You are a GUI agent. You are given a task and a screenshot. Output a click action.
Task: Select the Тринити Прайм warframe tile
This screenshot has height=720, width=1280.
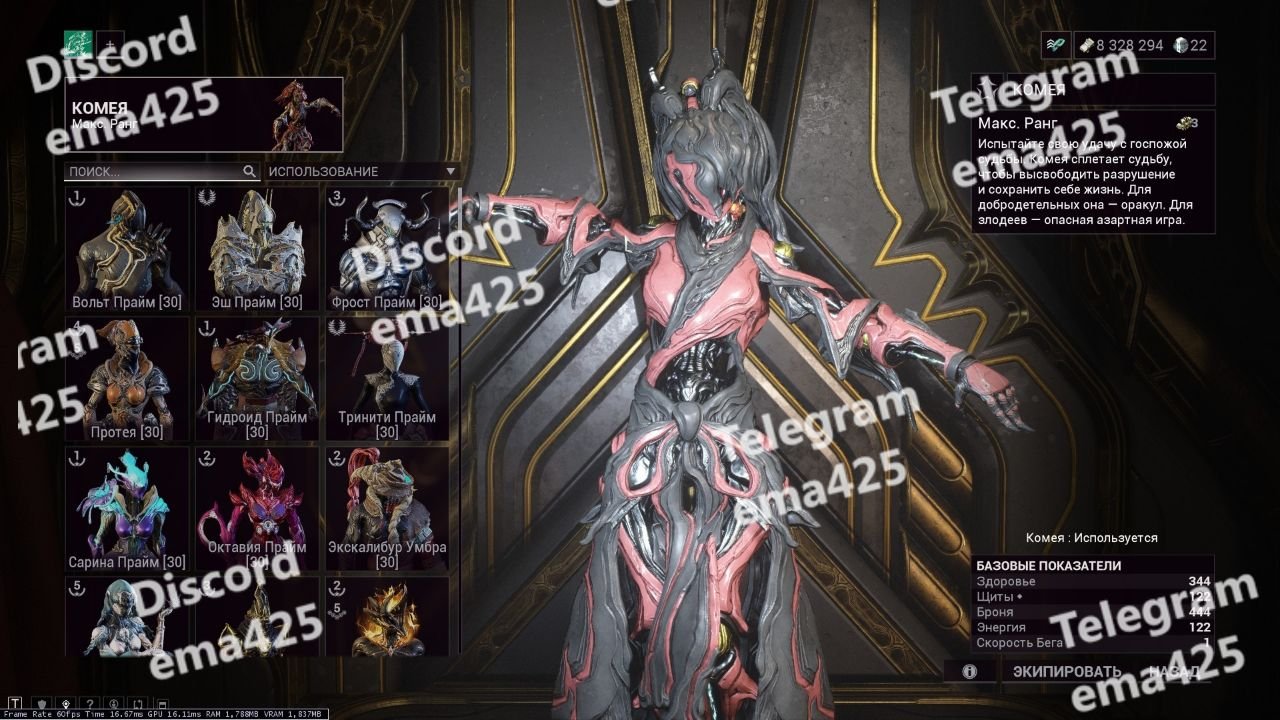point(387,378)
